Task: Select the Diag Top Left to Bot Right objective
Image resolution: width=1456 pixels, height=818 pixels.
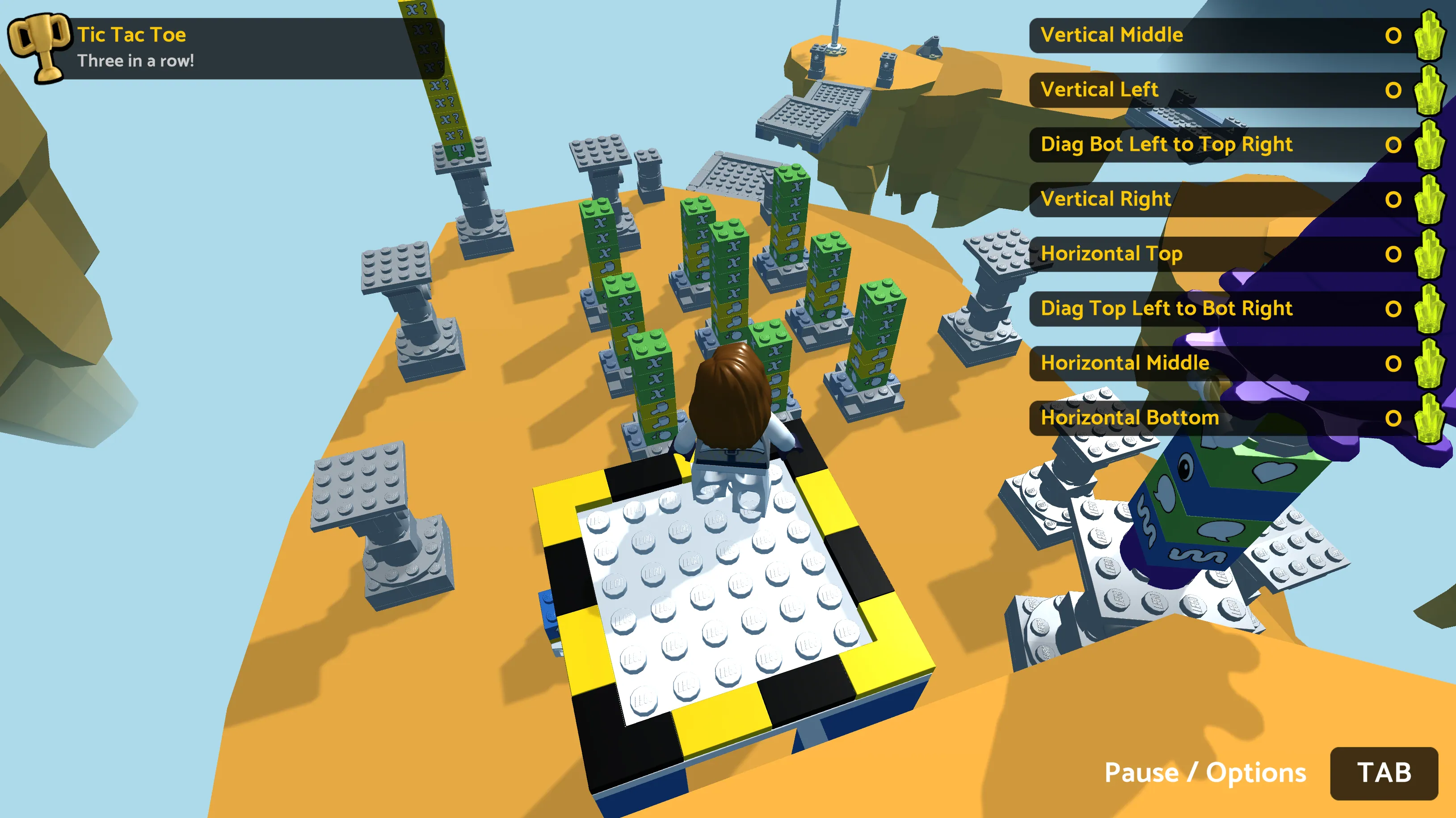Action: coord(1221,308)
